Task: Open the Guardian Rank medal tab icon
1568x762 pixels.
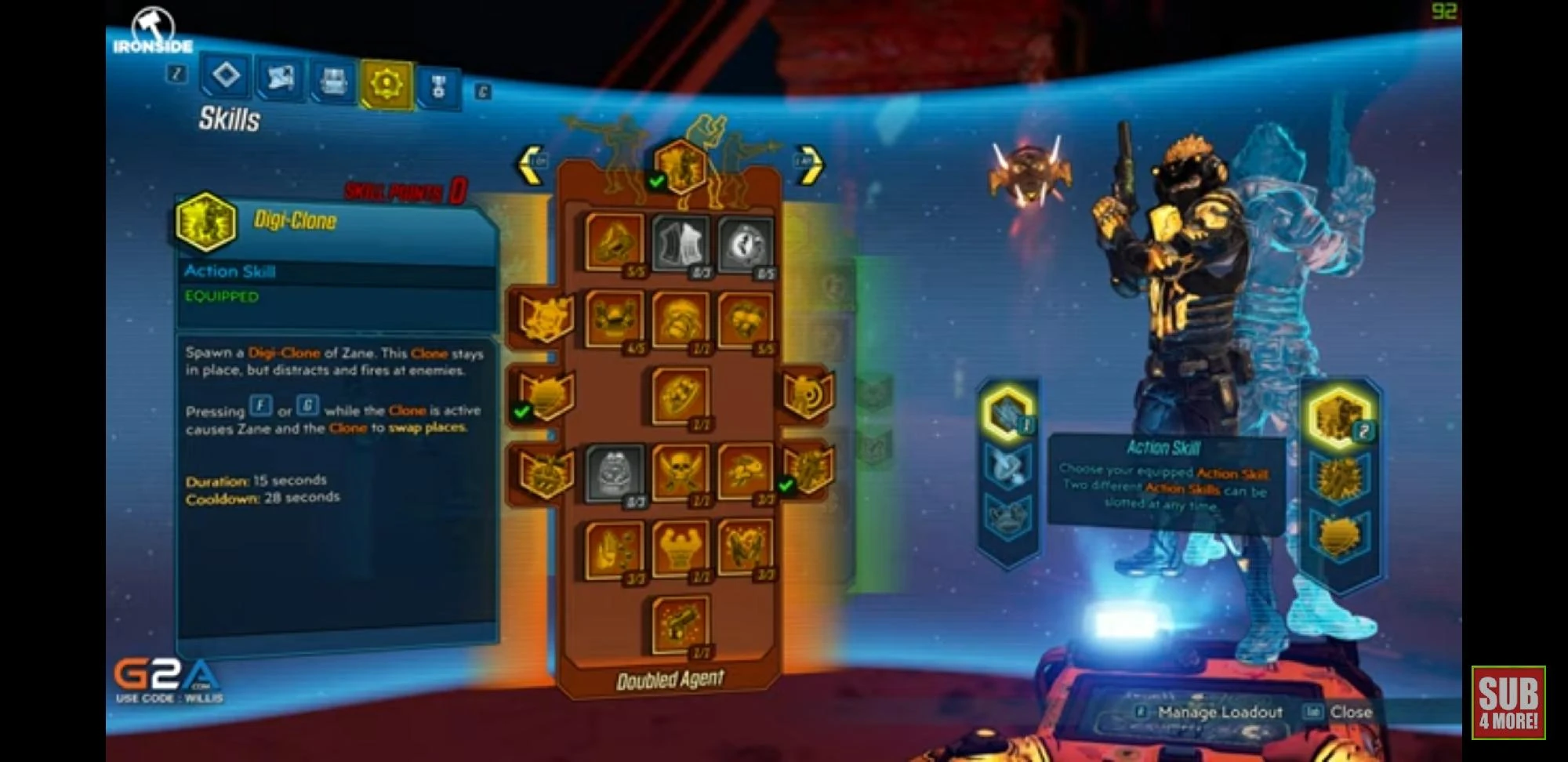Action: coord(439,86)
